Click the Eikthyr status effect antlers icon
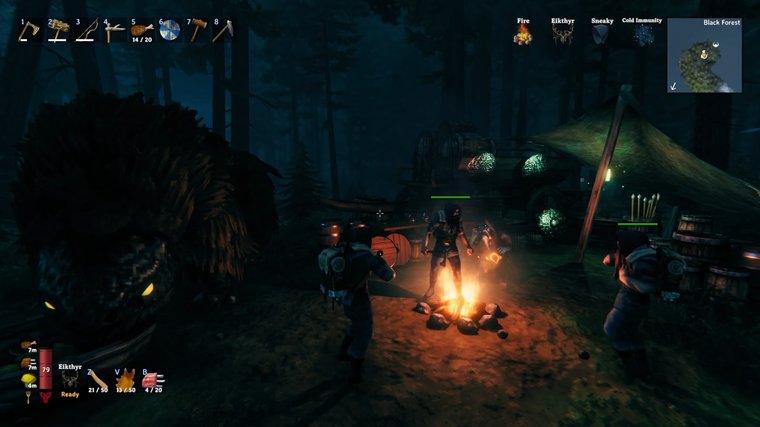This screenshot has width=760, height=427. coord(562,35)
